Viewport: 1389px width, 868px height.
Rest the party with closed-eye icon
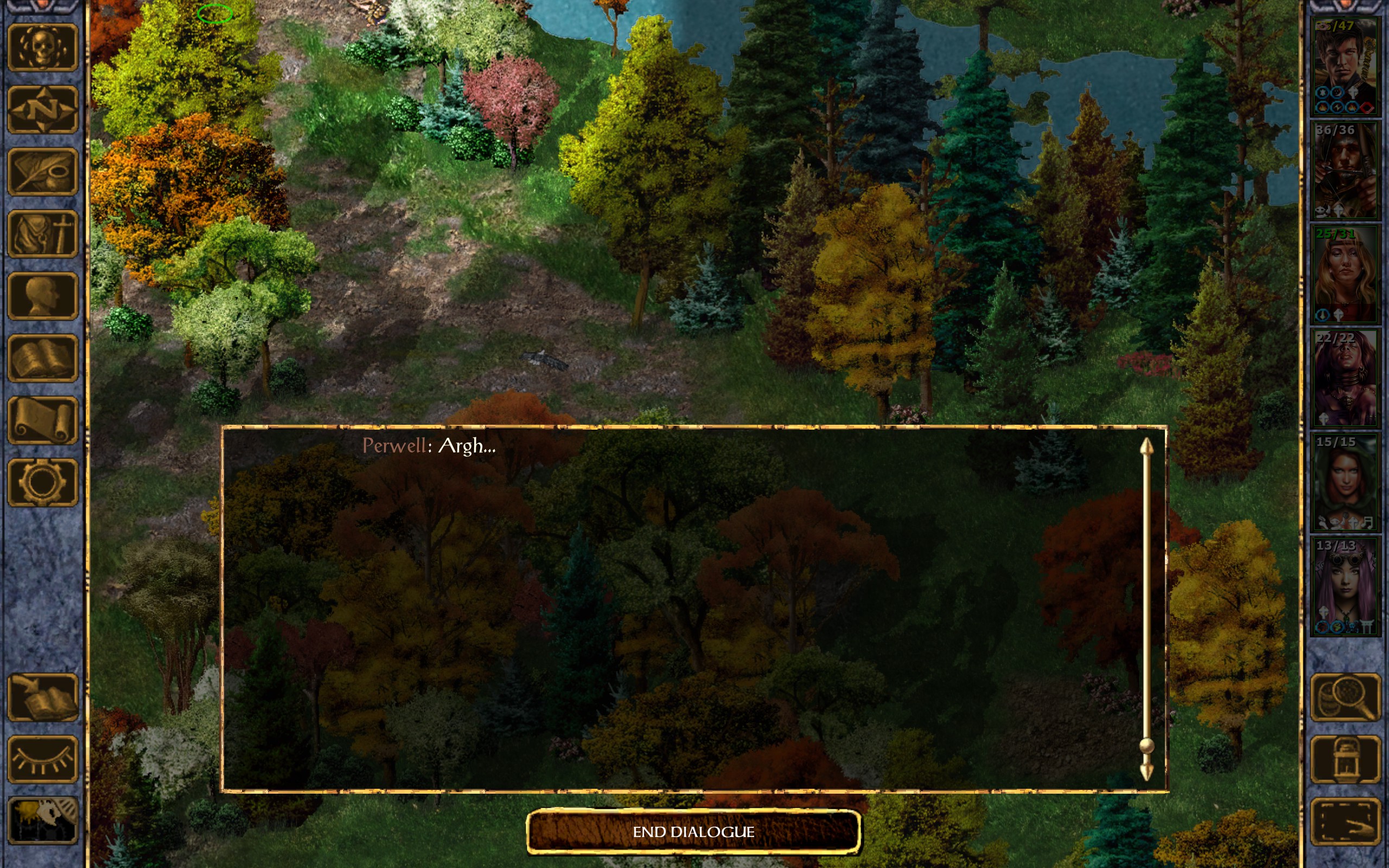click(x=42, y=759)
